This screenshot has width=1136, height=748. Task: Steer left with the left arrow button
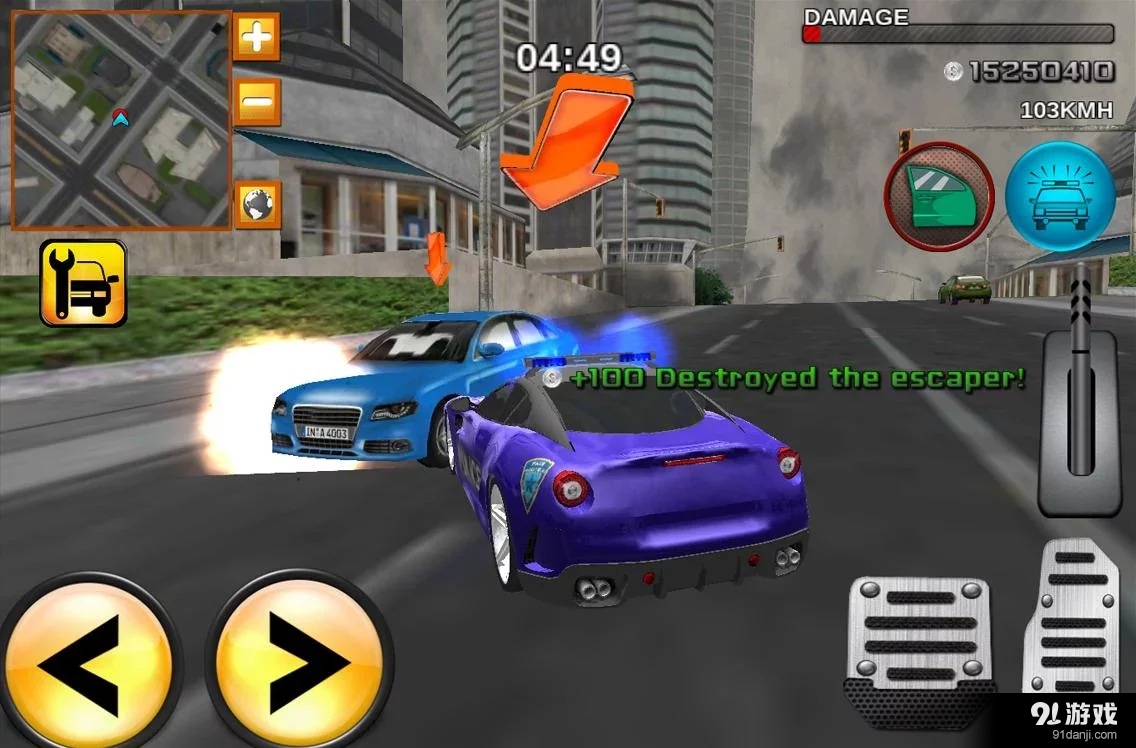pyautogui.click(x=88, y=661)
